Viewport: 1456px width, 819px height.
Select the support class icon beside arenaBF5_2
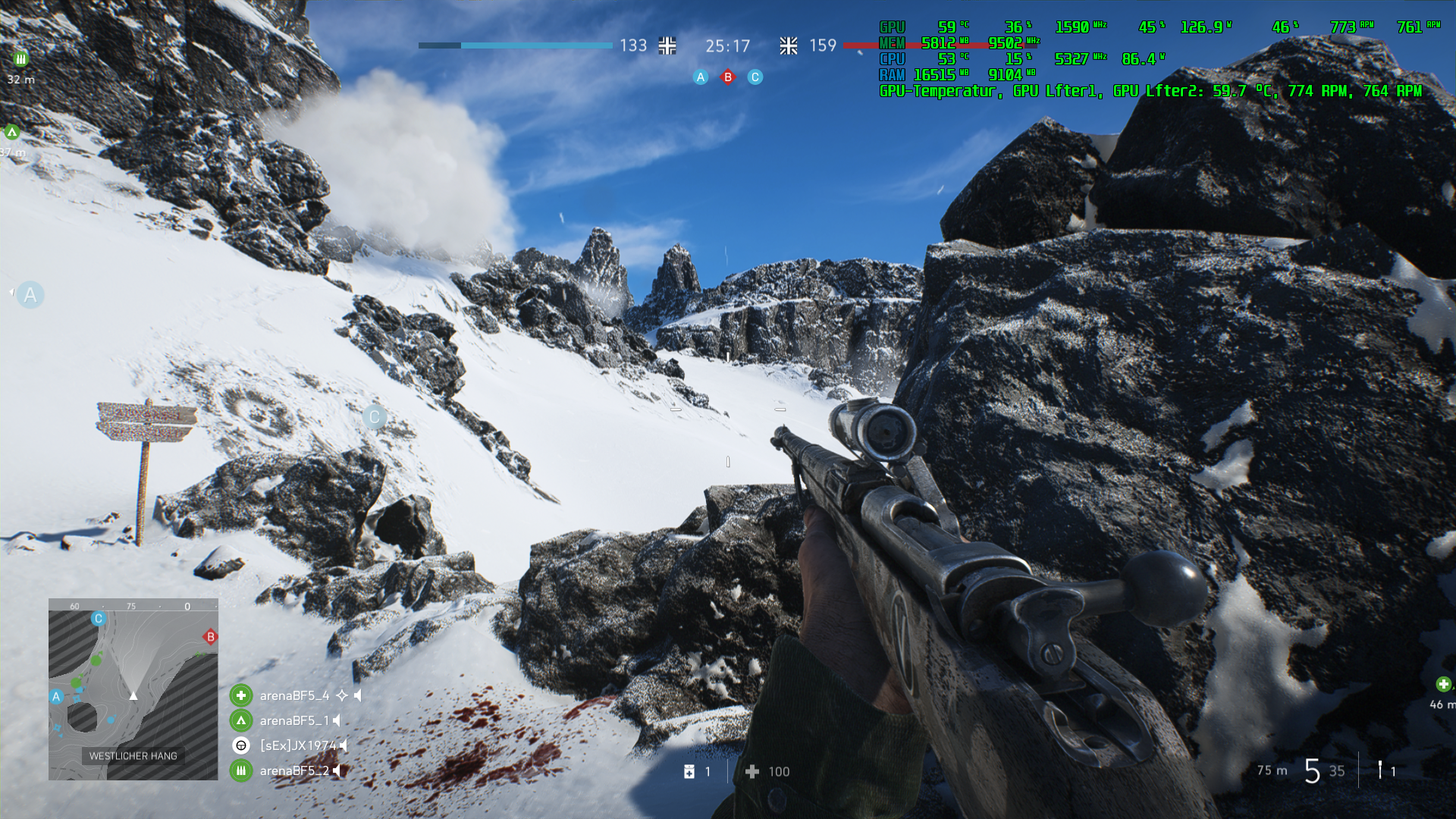241,770
